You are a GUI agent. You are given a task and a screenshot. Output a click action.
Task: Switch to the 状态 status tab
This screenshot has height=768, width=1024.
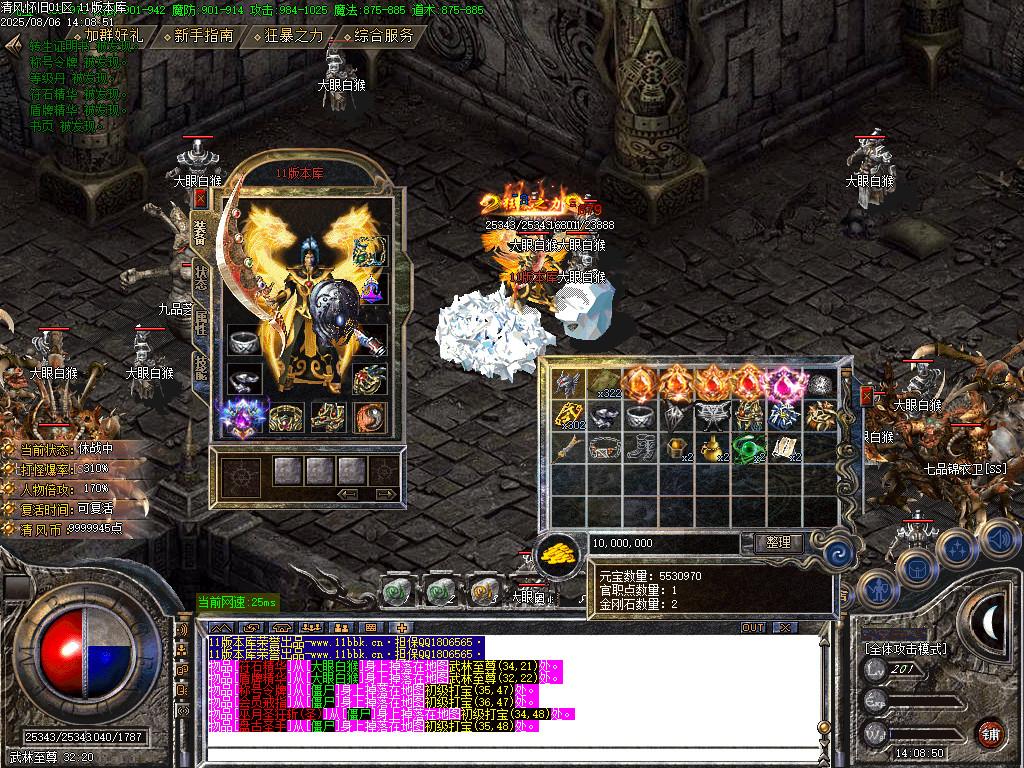click(x=200, y=277)
